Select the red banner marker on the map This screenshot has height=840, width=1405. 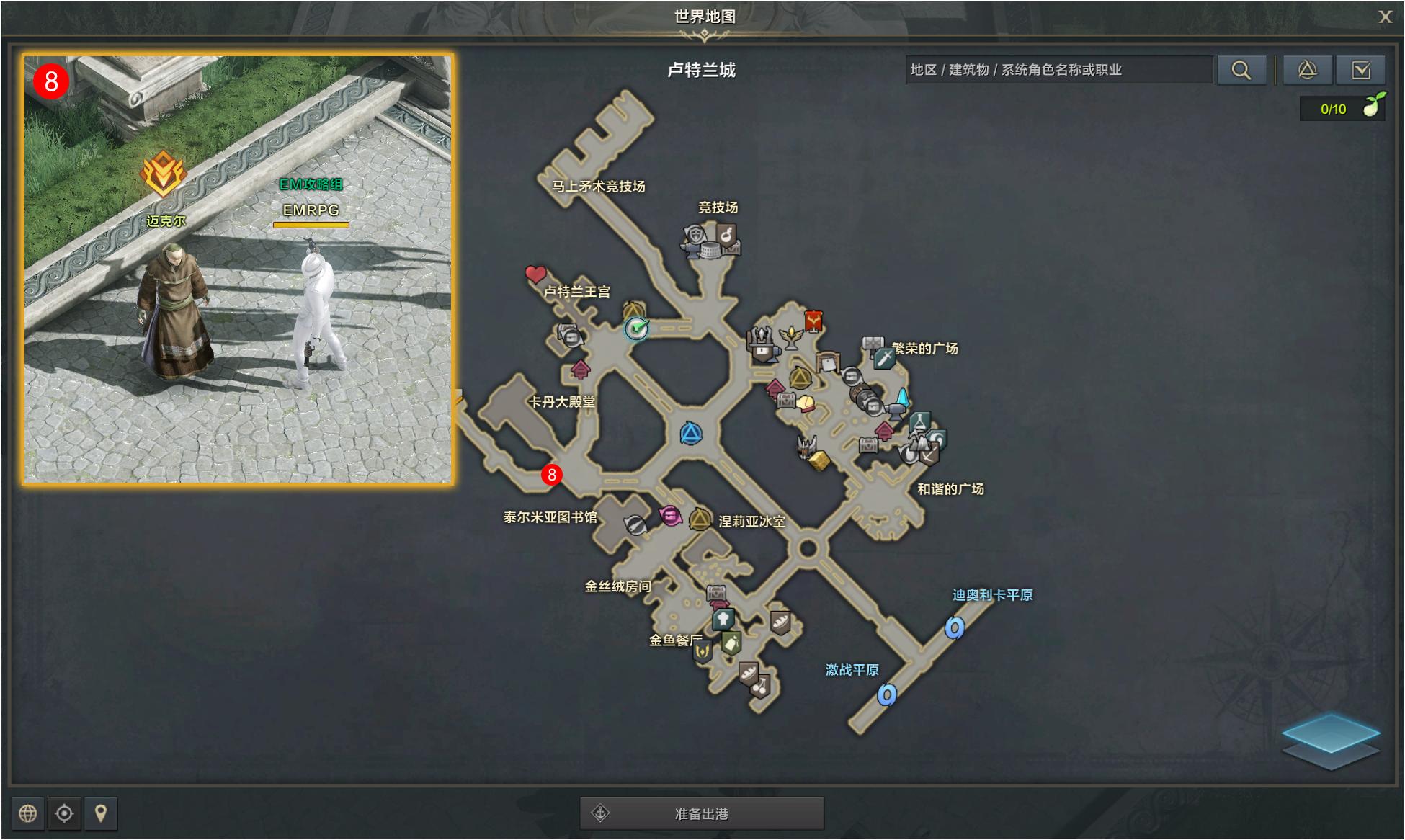coord(813,321)
